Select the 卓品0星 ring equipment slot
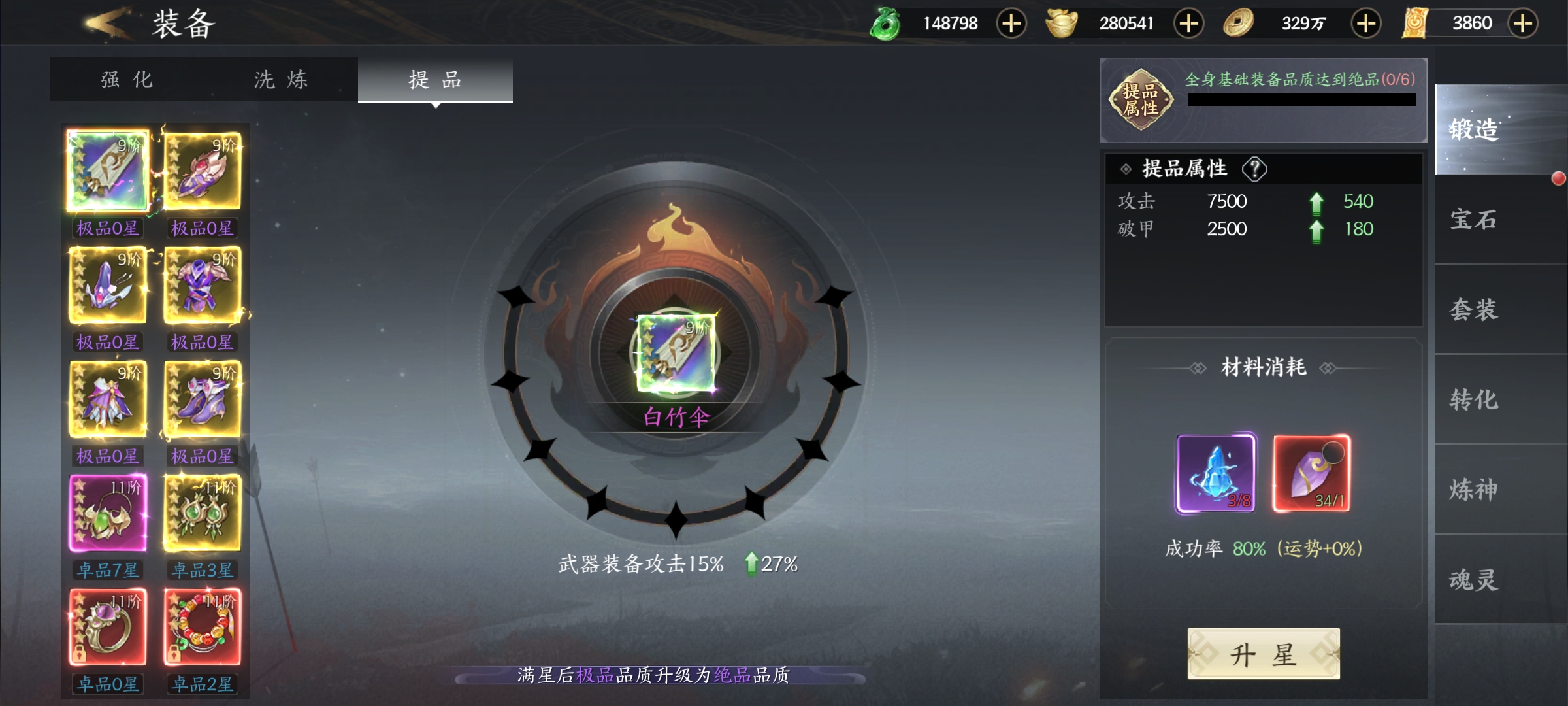The image size is (1568, 706). click(108, 628)
